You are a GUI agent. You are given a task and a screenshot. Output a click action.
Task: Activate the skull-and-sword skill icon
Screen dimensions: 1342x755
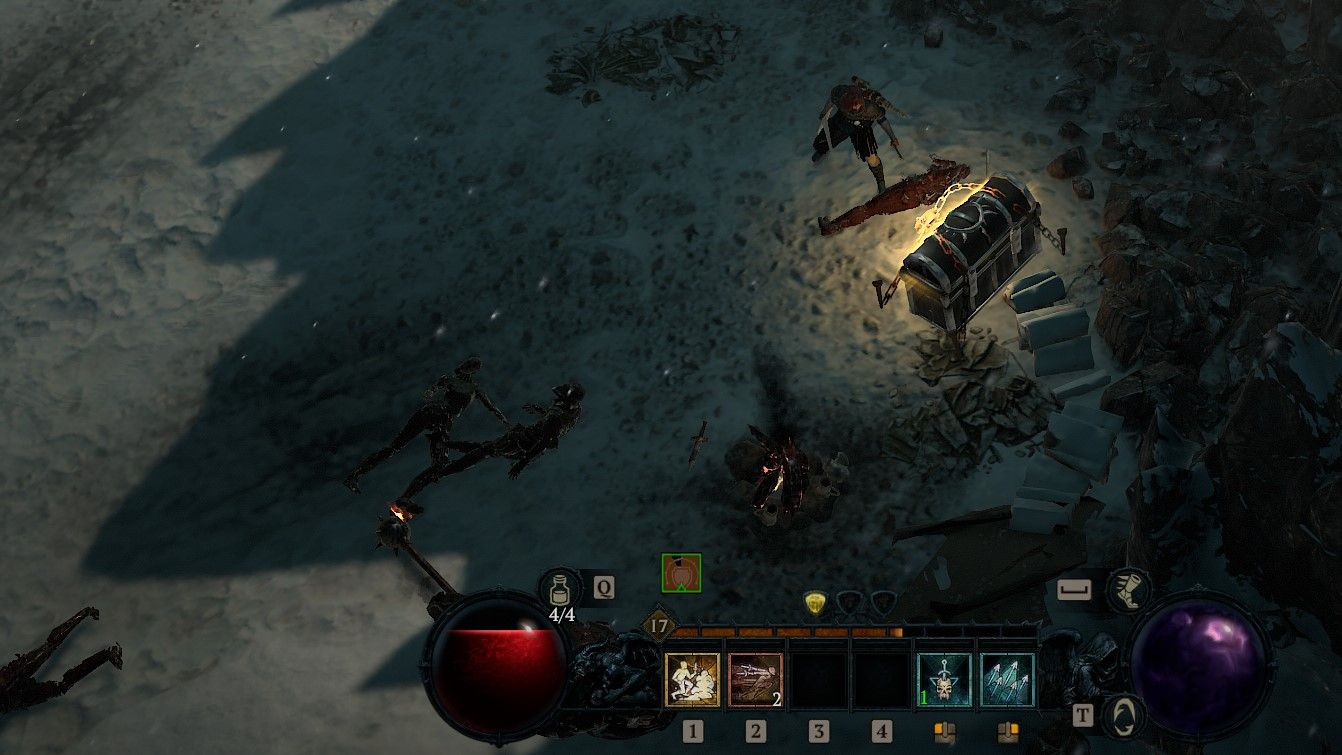point(942,679)
